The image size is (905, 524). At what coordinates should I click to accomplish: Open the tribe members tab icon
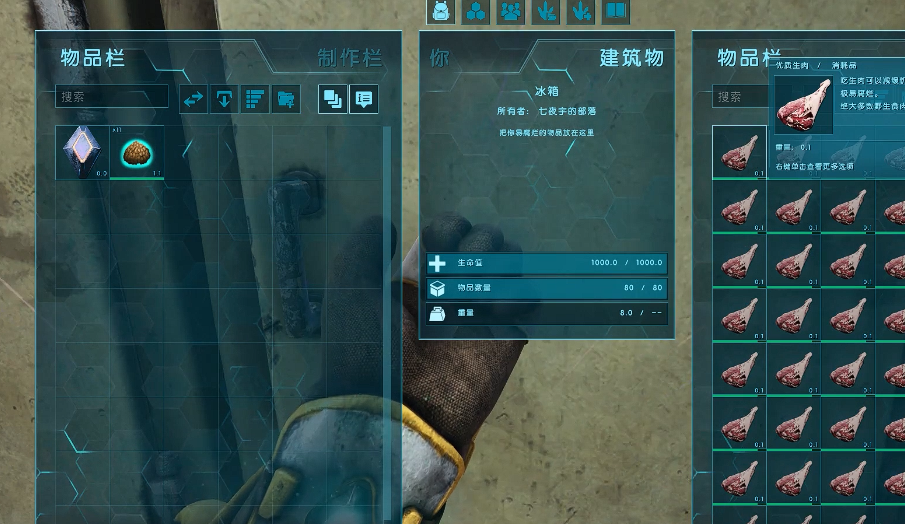[x=511, y=11]
